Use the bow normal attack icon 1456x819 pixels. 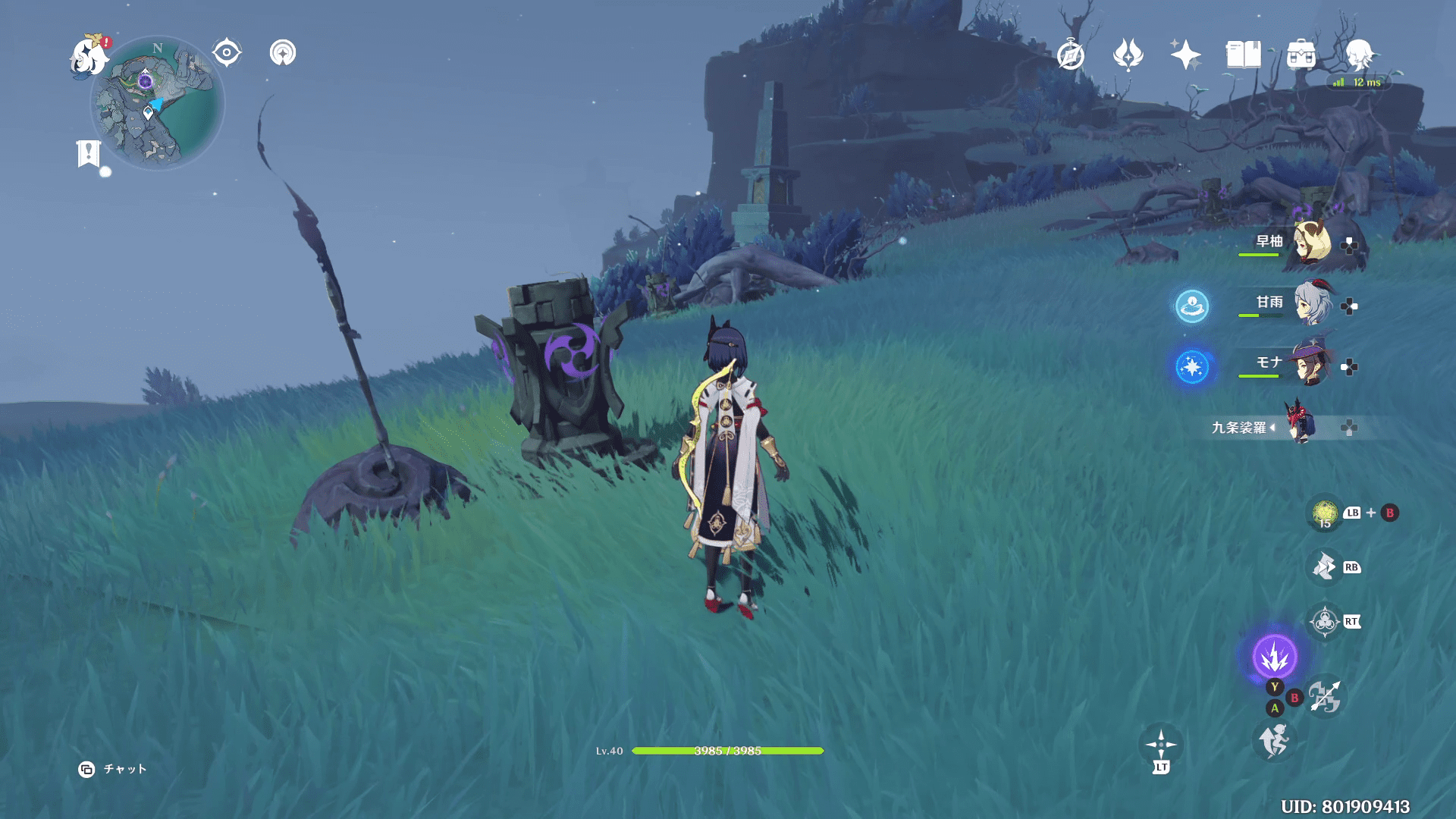pyautogui.click(x=1325, y=697)
